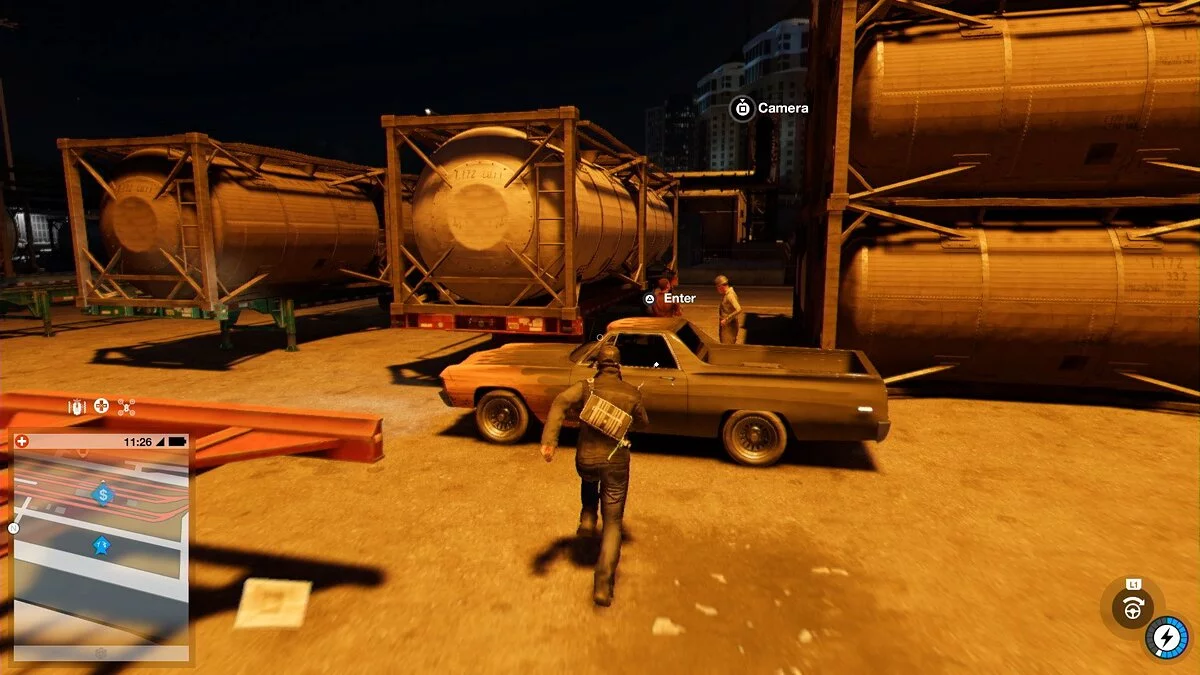Click the blue player arrow marker on the minimap
Screen dimensions: 1200x675
pos(101,545)
